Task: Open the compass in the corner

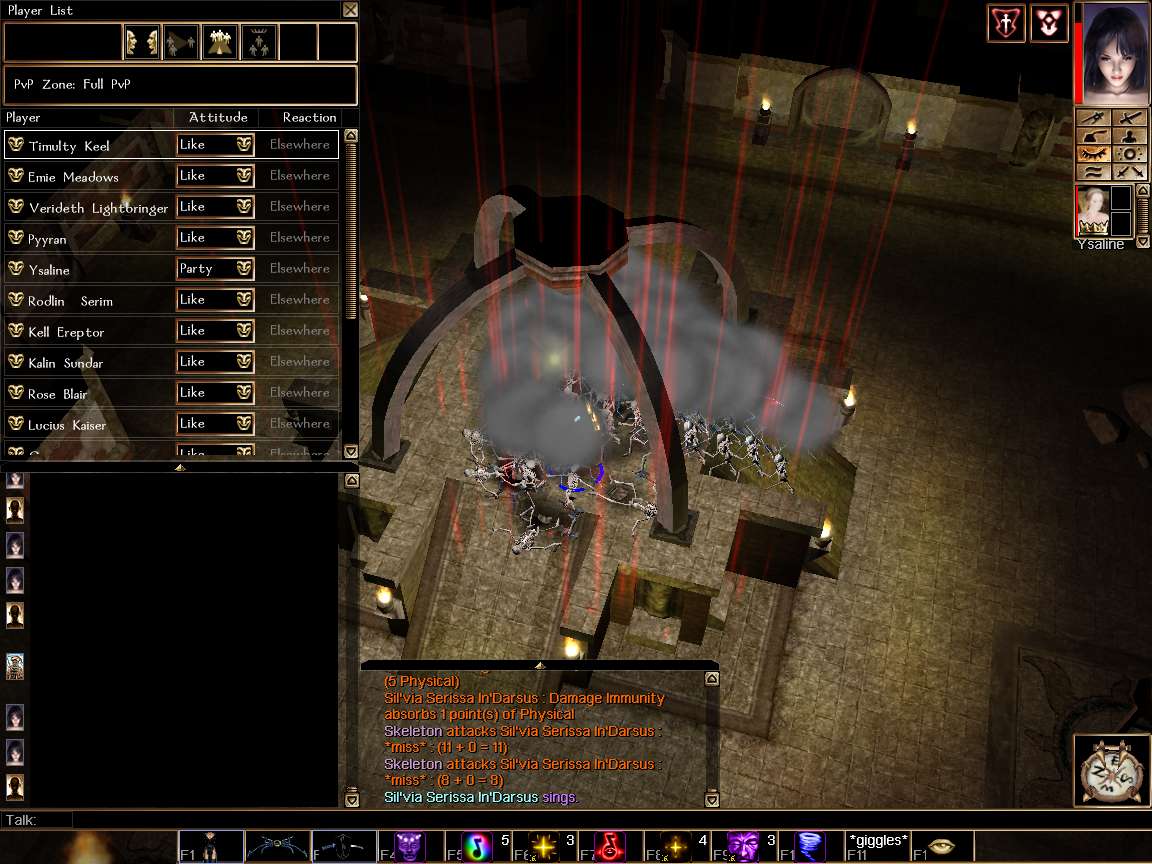Action: click(1111, 771)
